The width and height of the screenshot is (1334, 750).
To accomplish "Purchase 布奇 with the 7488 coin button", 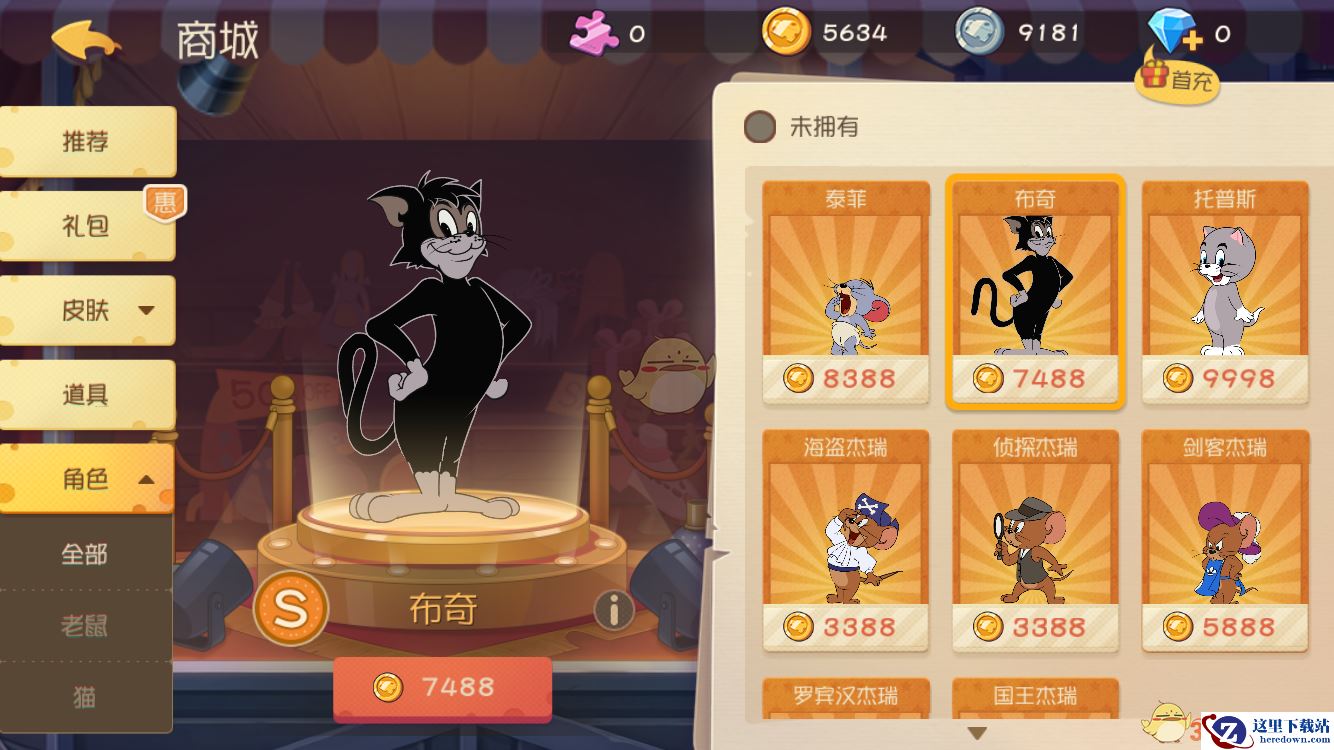I will [x=444, y=686].
